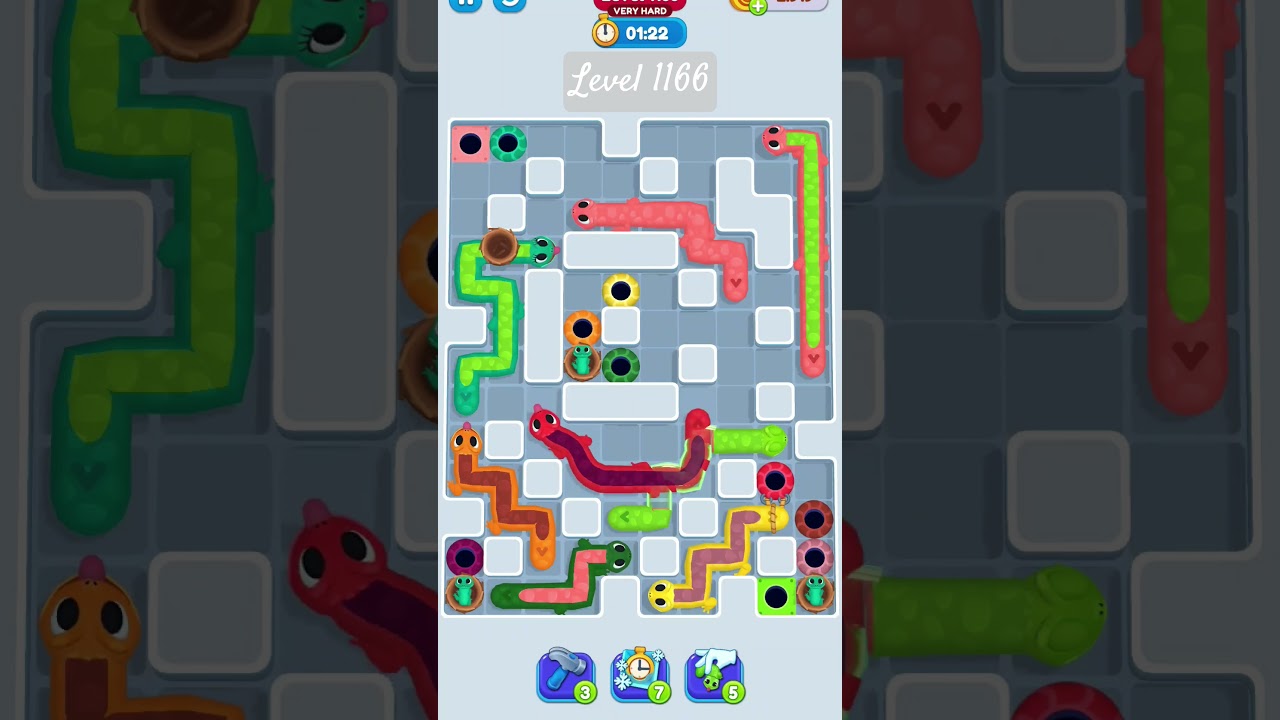Tap the frog in the bottom left corner
Viewport: 1280px width, 720px height.
point(463,592)
